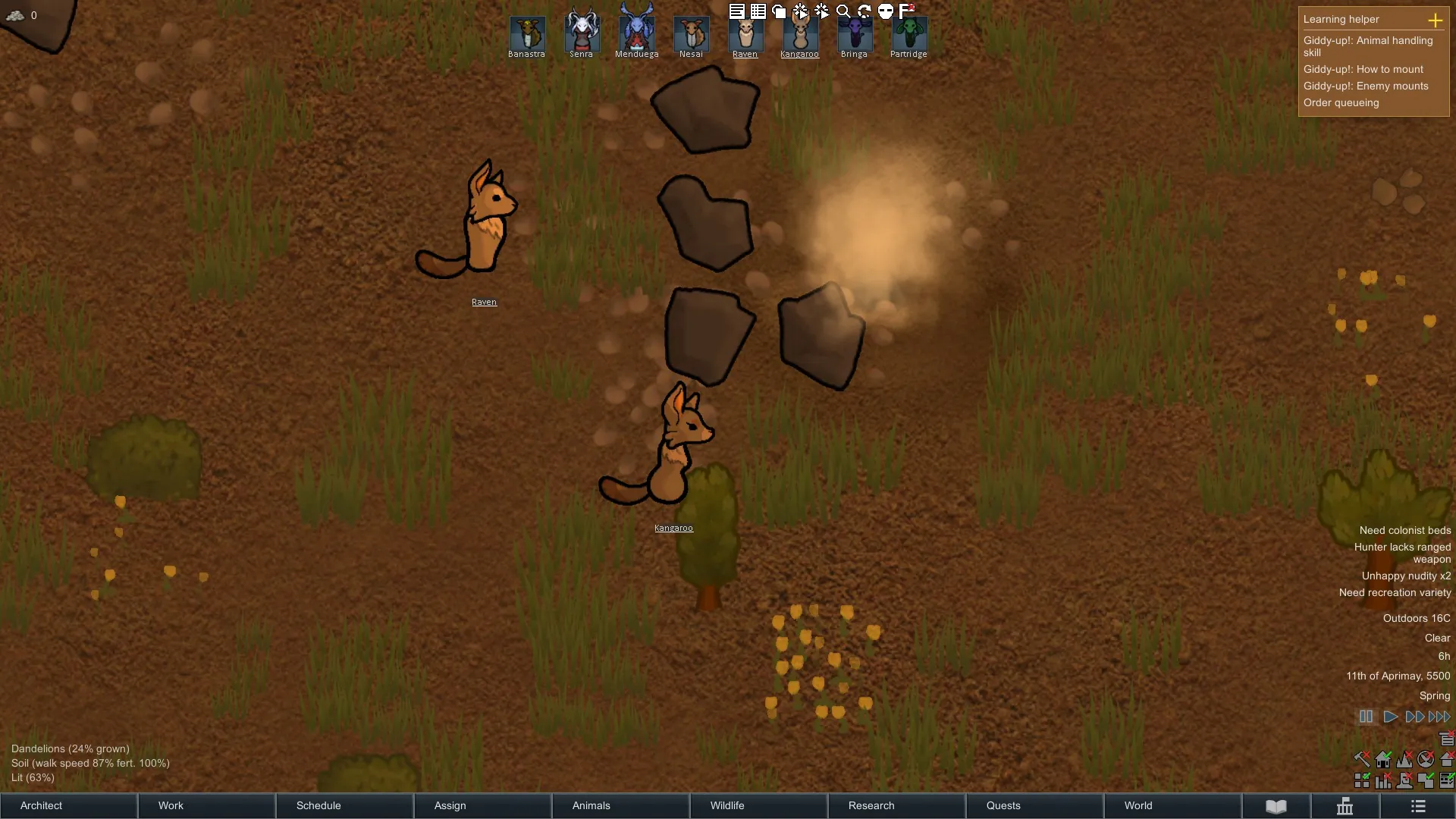Select colonist Banastra's portrait
This screenshot has height=819, width=1456.
click(x=527, y=33)
